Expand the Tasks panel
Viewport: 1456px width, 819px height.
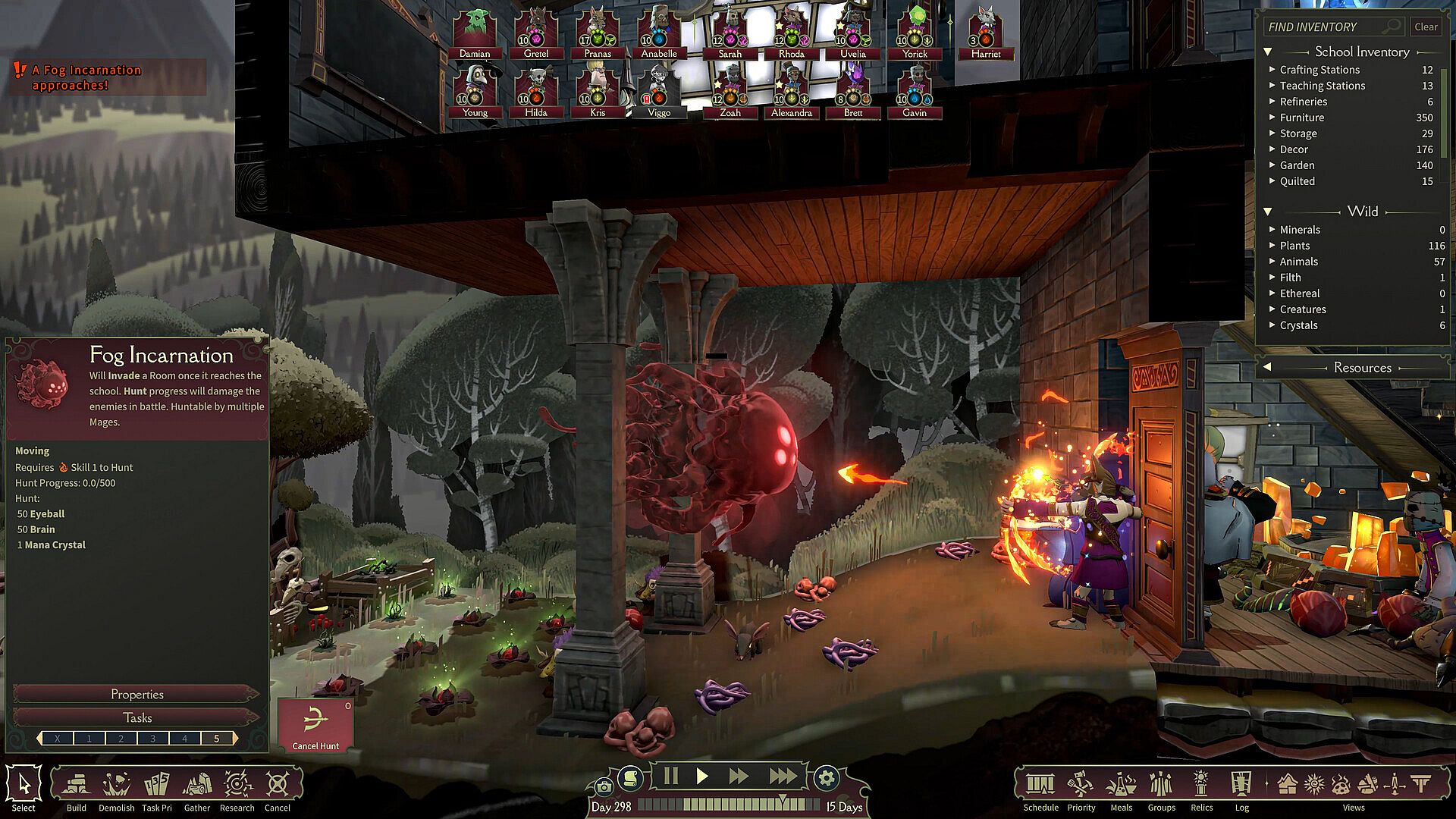click(136, 717)
